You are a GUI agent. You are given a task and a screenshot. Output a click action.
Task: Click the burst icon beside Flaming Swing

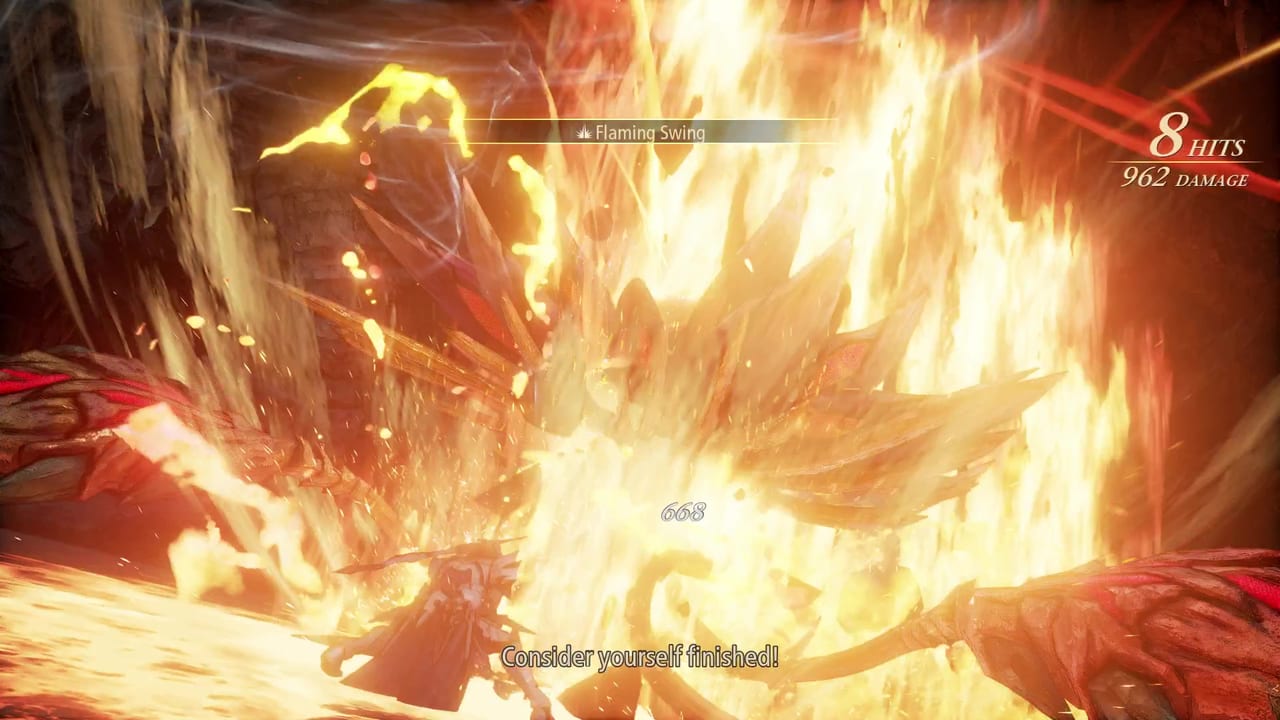pos(583,132)
